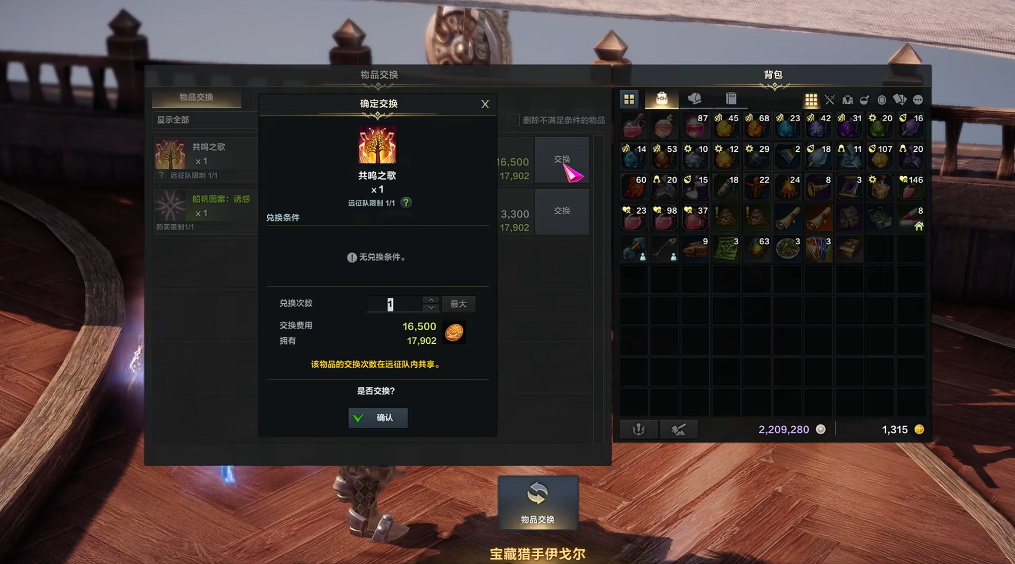Select the 物品交换 tab in exchange window
This screenshot has width=1015, height=564.
(x=196, y=98)
